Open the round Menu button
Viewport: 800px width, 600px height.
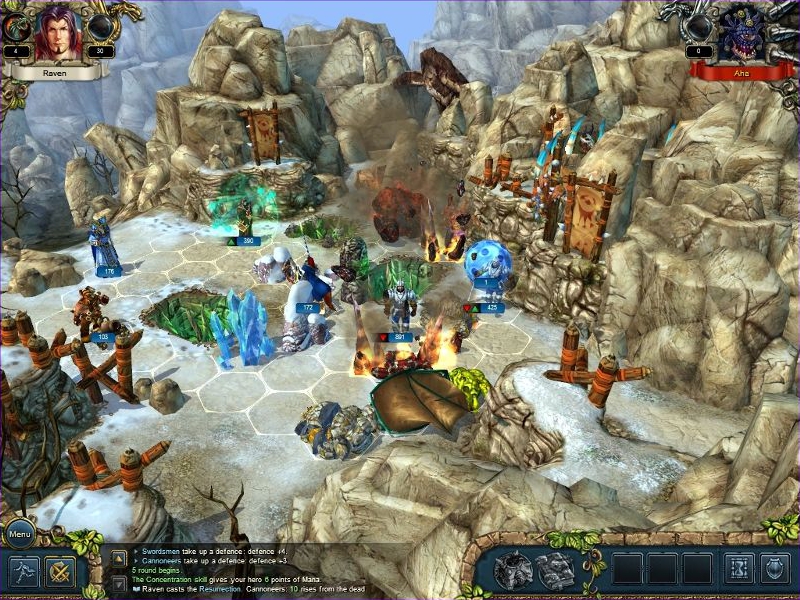[19, 533]
